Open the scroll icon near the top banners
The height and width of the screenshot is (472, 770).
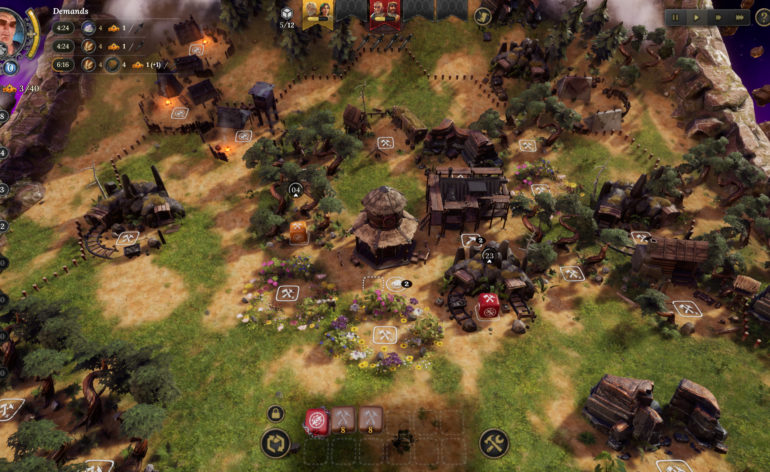point(483,16)
